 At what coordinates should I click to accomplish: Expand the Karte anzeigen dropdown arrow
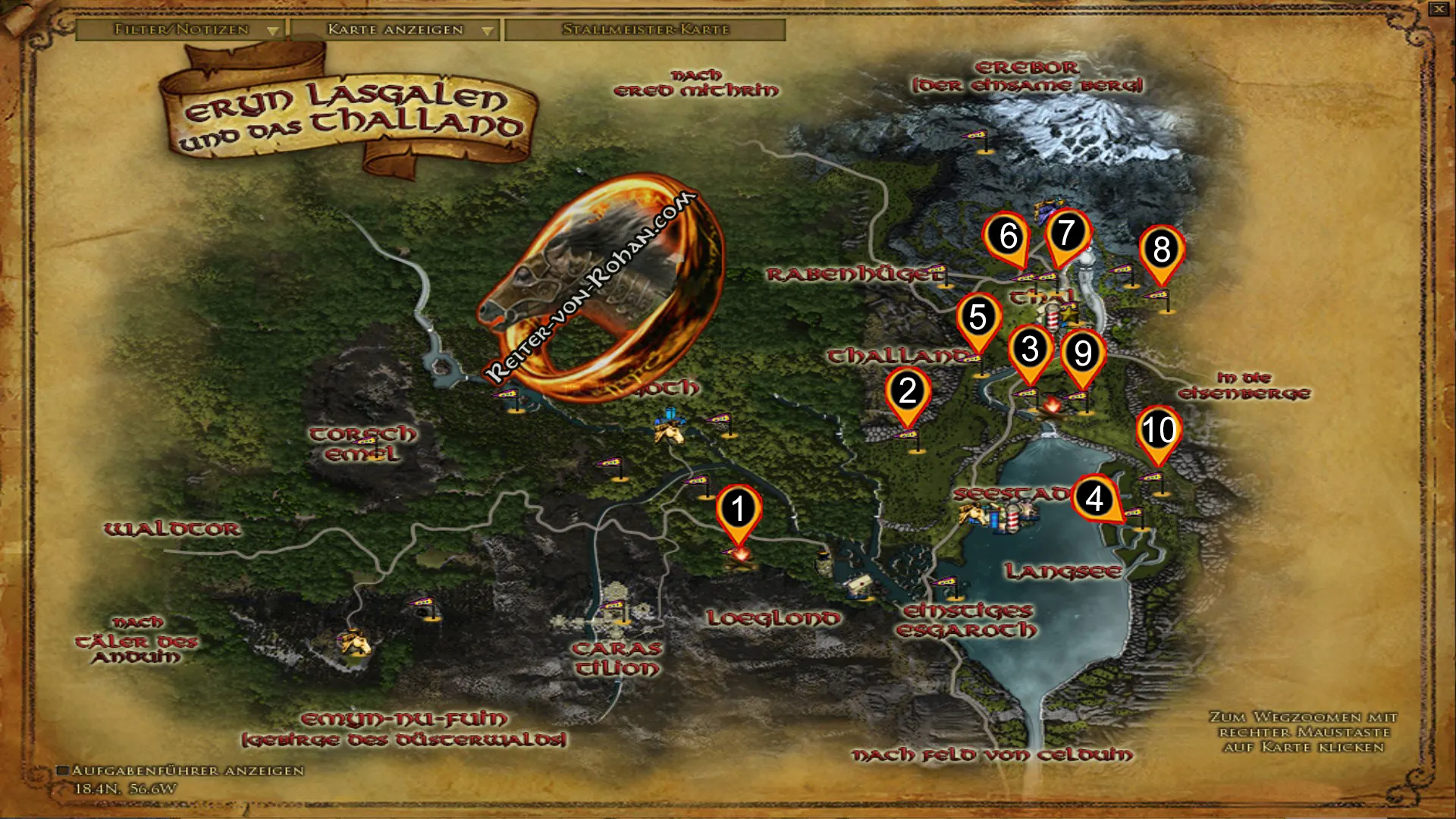(485, 31)
